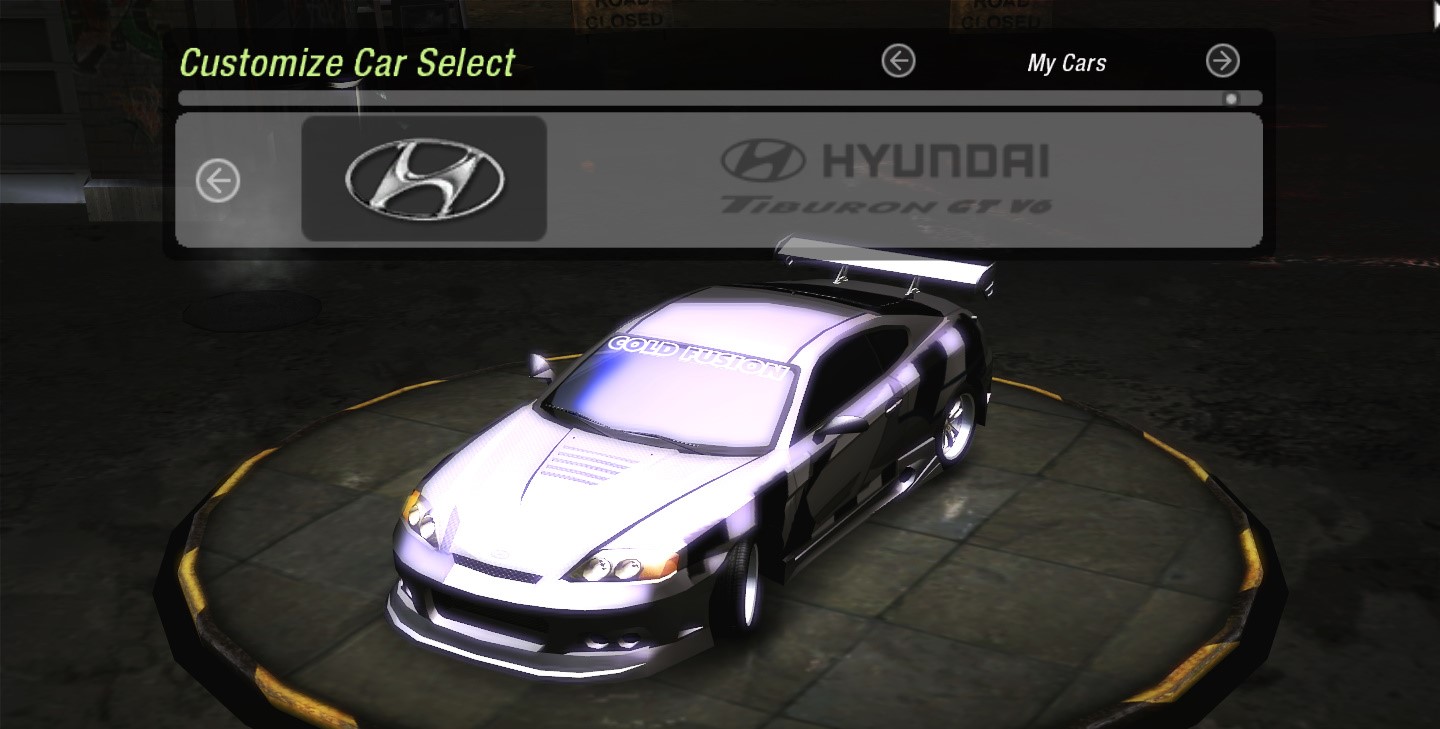Go to next car category with right arrow beside My Cars
1440x729 pixels.
coord(1222,62)
